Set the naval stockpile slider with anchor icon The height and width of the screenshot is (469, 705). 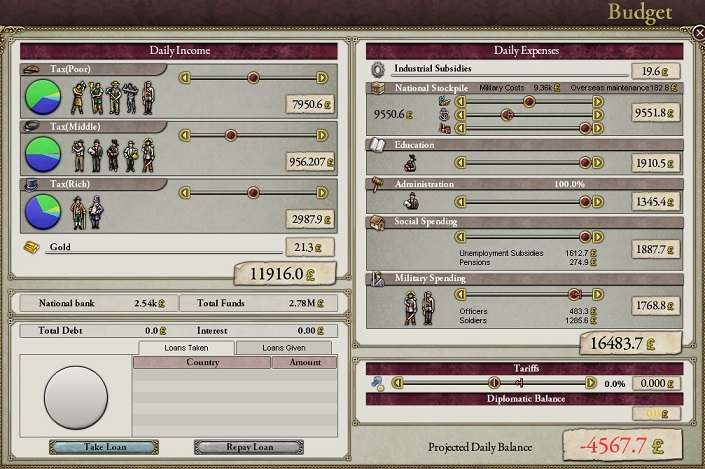508,114
